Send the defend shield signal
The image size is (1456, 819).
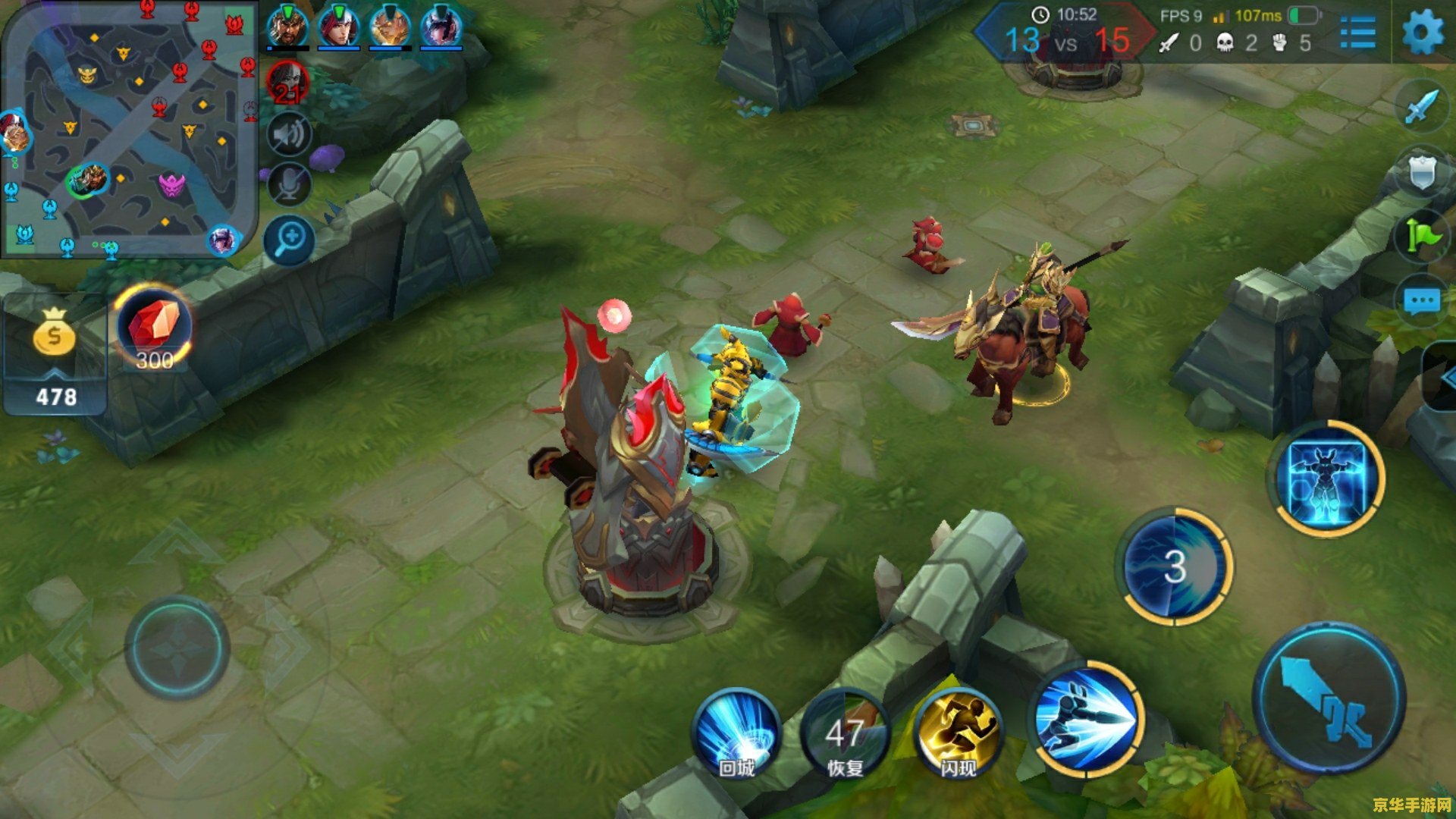tap(1422, 171)
